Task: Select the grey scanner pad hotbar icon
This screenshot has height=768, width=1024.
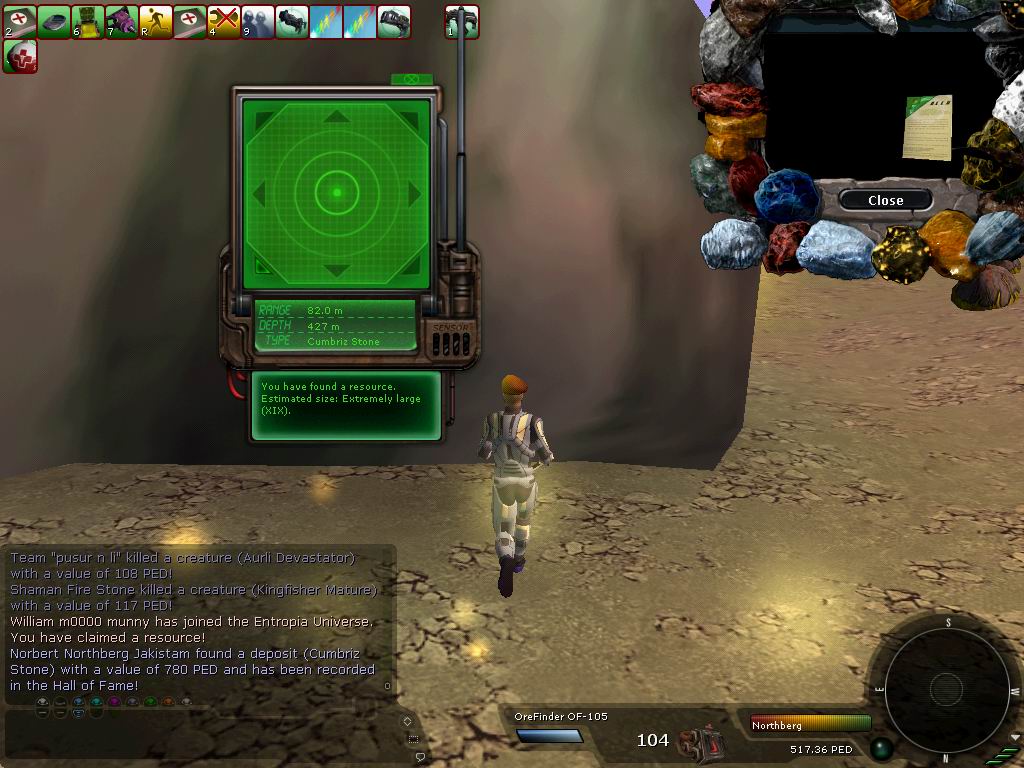Action: point(54,21)
